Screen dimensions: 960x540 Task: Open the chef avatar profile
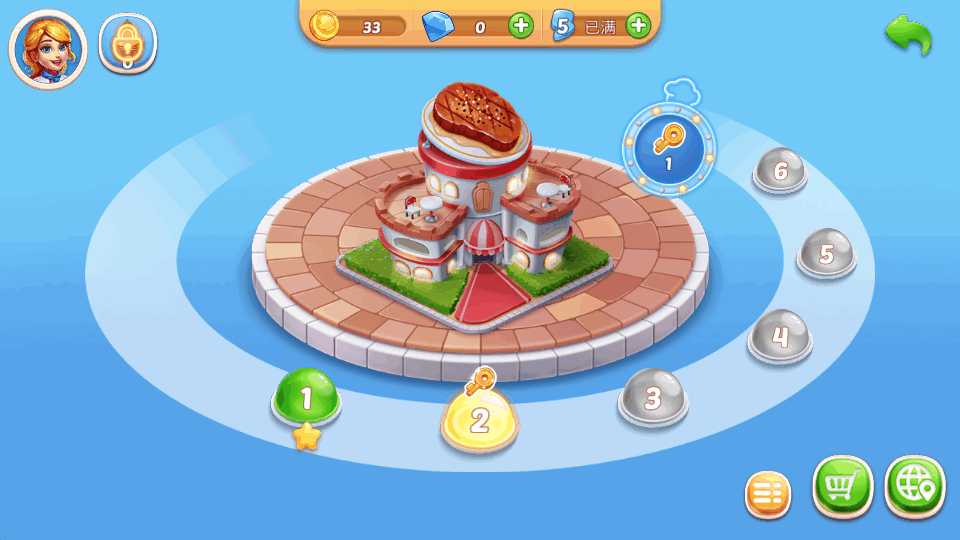[x=48, y=49]
